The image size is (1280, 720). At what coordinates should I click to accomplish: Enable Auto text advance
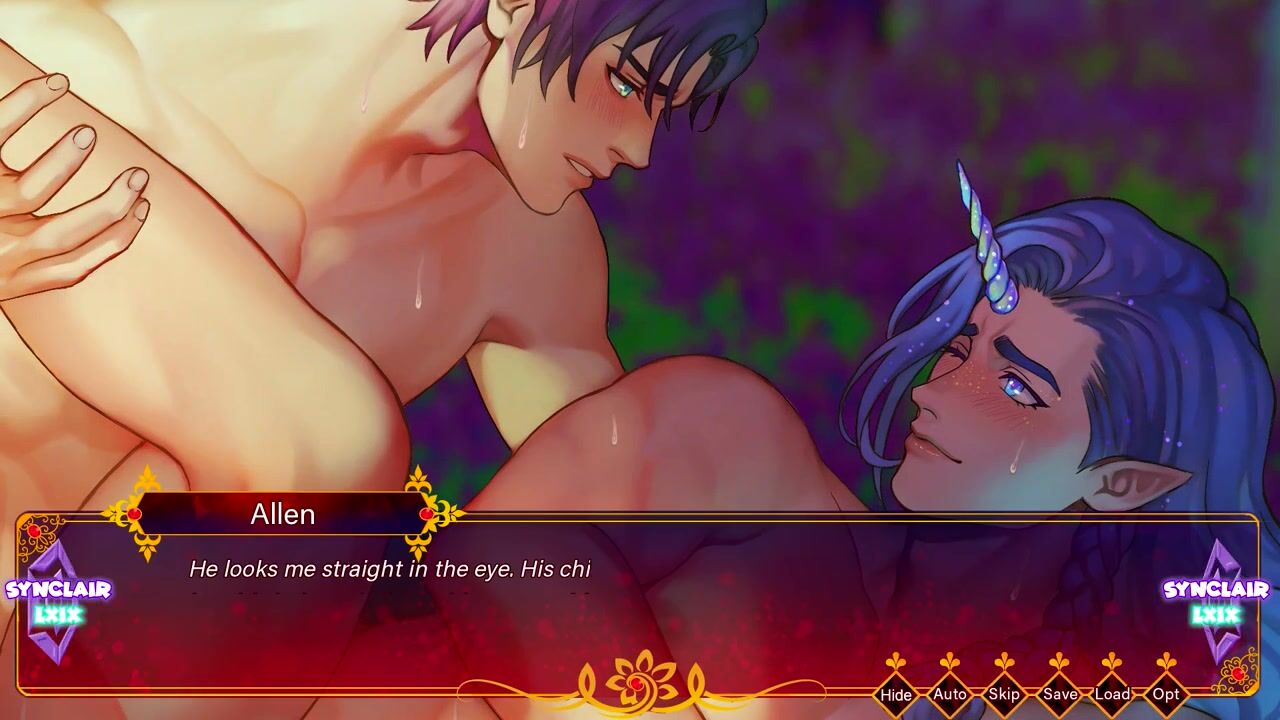pos(949,693)
